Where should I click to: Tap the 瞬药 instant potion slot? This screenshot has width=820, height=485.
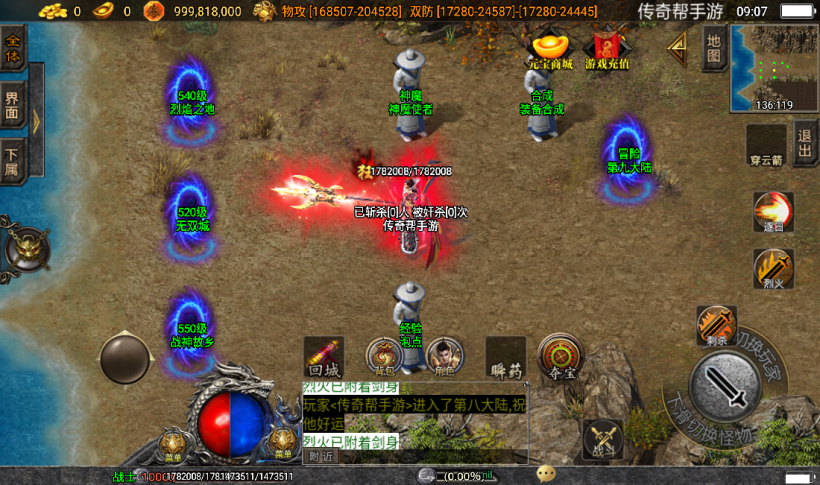point(506,357)
